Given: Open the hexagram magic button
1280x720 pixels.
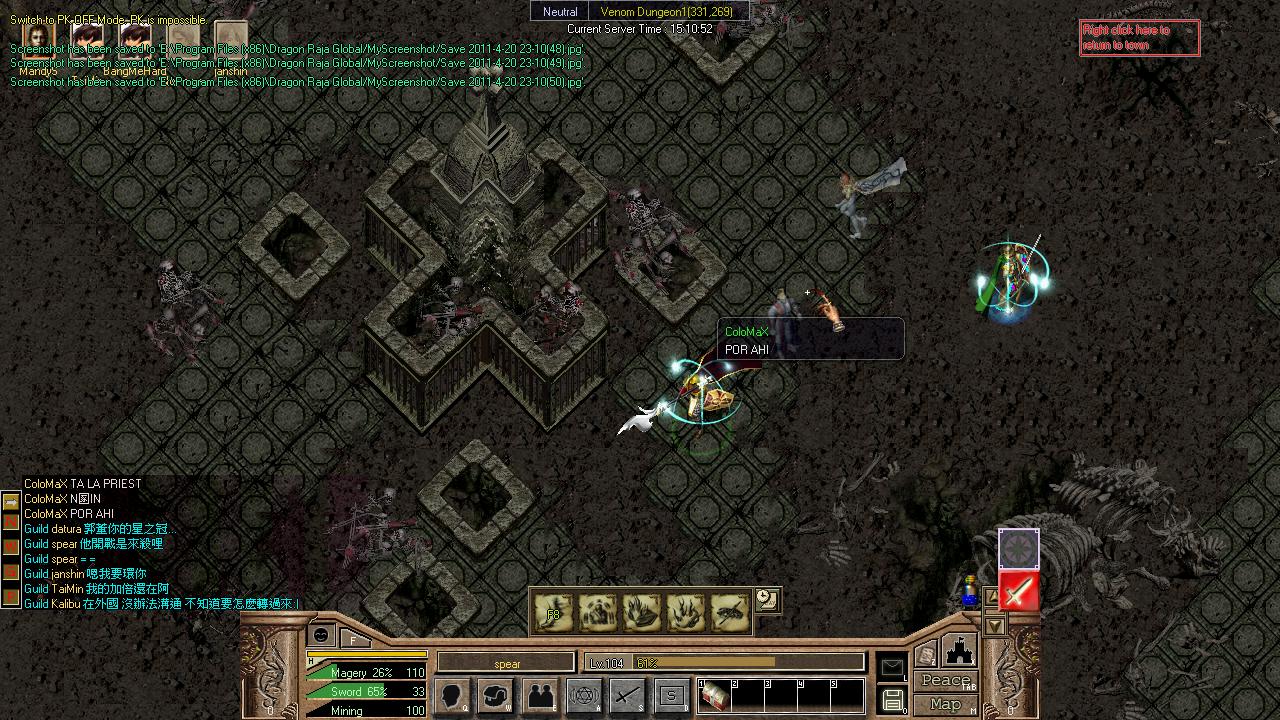Looking at the screenshot, I should (584, 696).
